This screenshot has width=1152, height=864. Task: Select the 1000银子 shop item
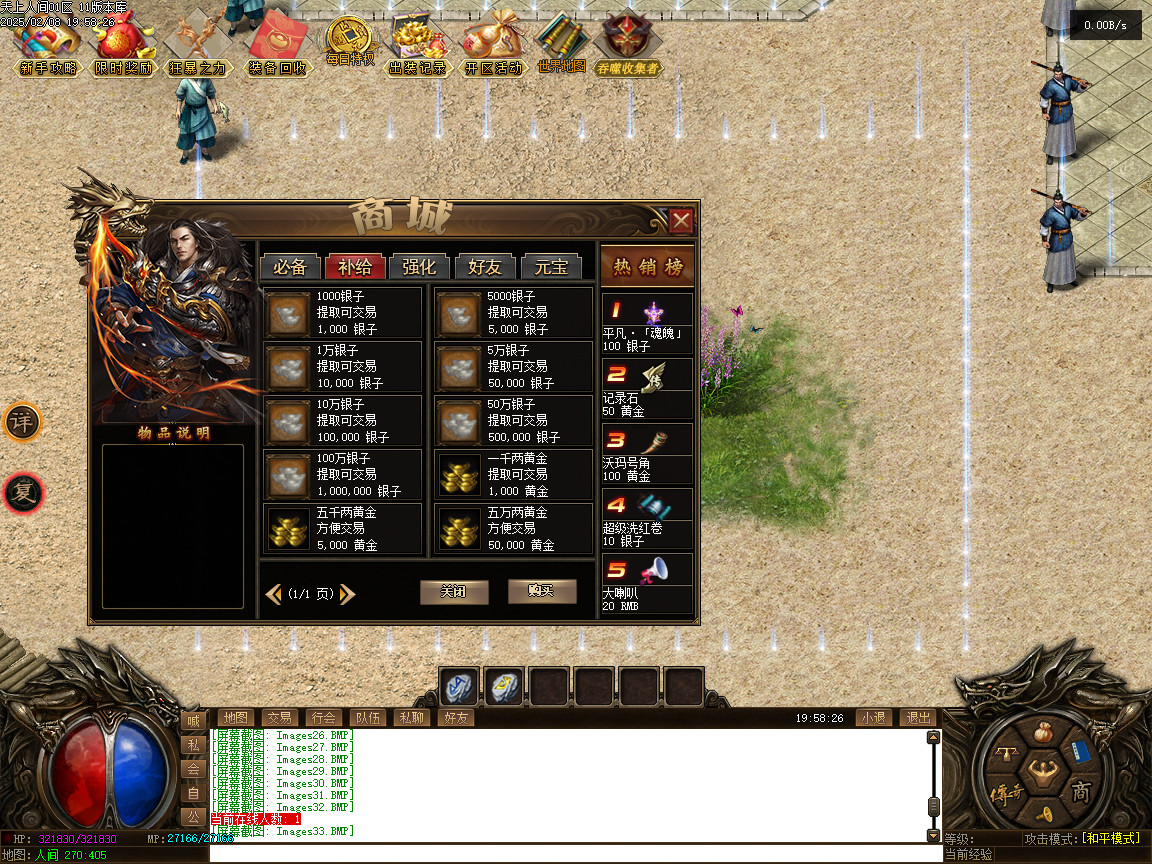pos(343,313)
